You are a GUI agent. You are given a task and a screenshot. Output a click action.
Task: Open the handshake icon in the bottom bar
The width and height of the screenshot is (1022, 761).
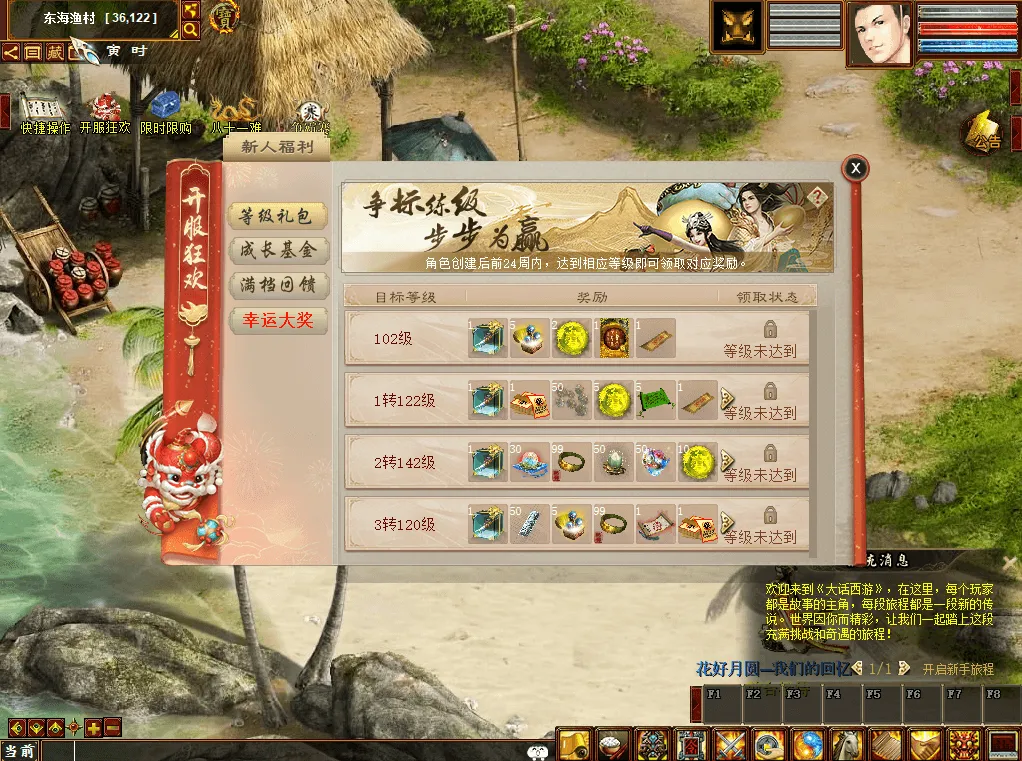click(925, 745)
